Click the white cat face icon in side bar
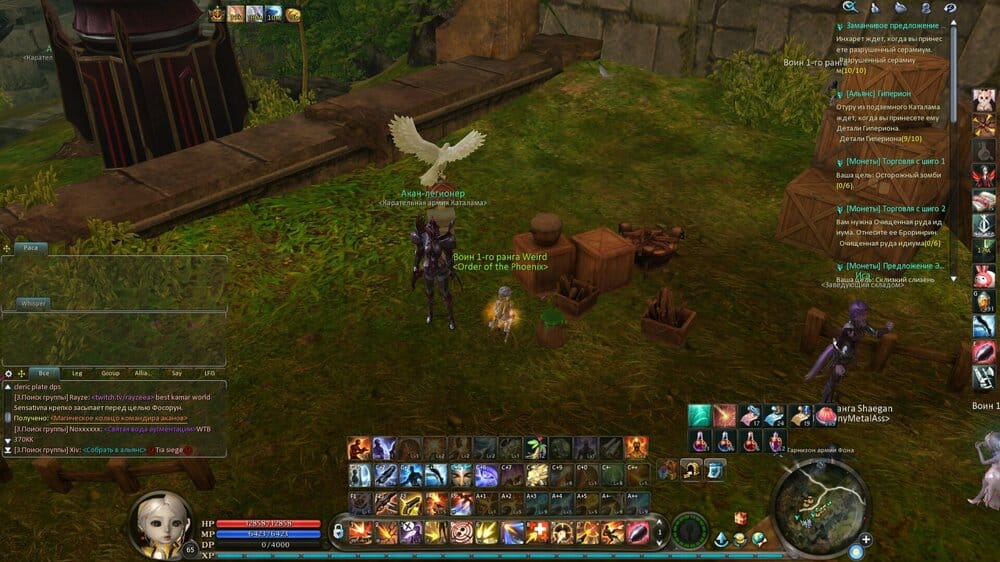The height and width of the screenshot is (562, 1000). pos(983,101)
